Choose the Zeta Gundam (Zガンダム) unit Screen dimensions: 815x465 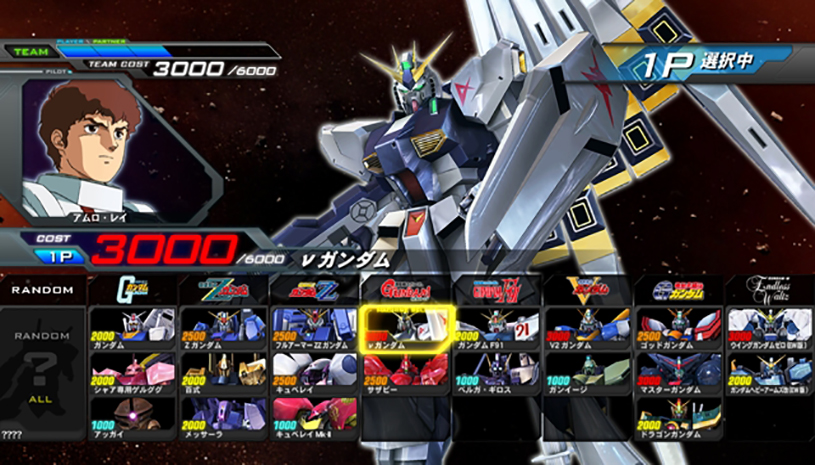point(224,327)
